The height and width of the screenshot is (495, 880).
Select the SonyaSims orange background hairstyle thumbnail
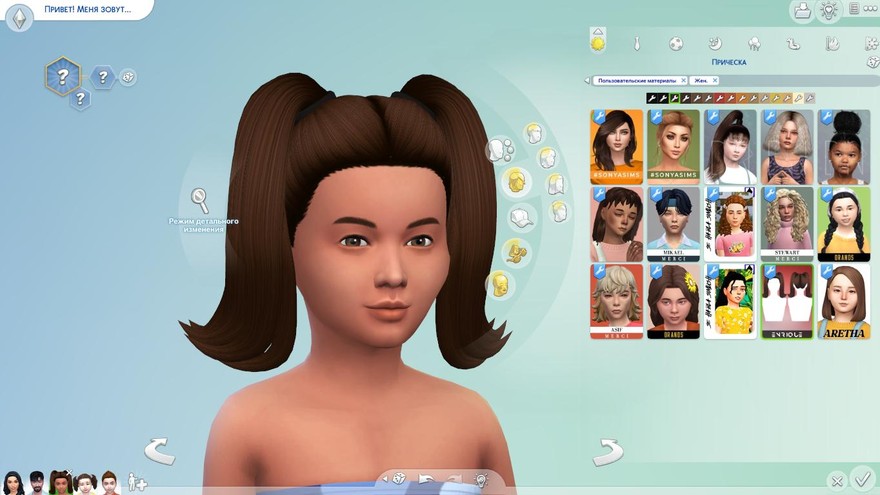tap(616, 146)
